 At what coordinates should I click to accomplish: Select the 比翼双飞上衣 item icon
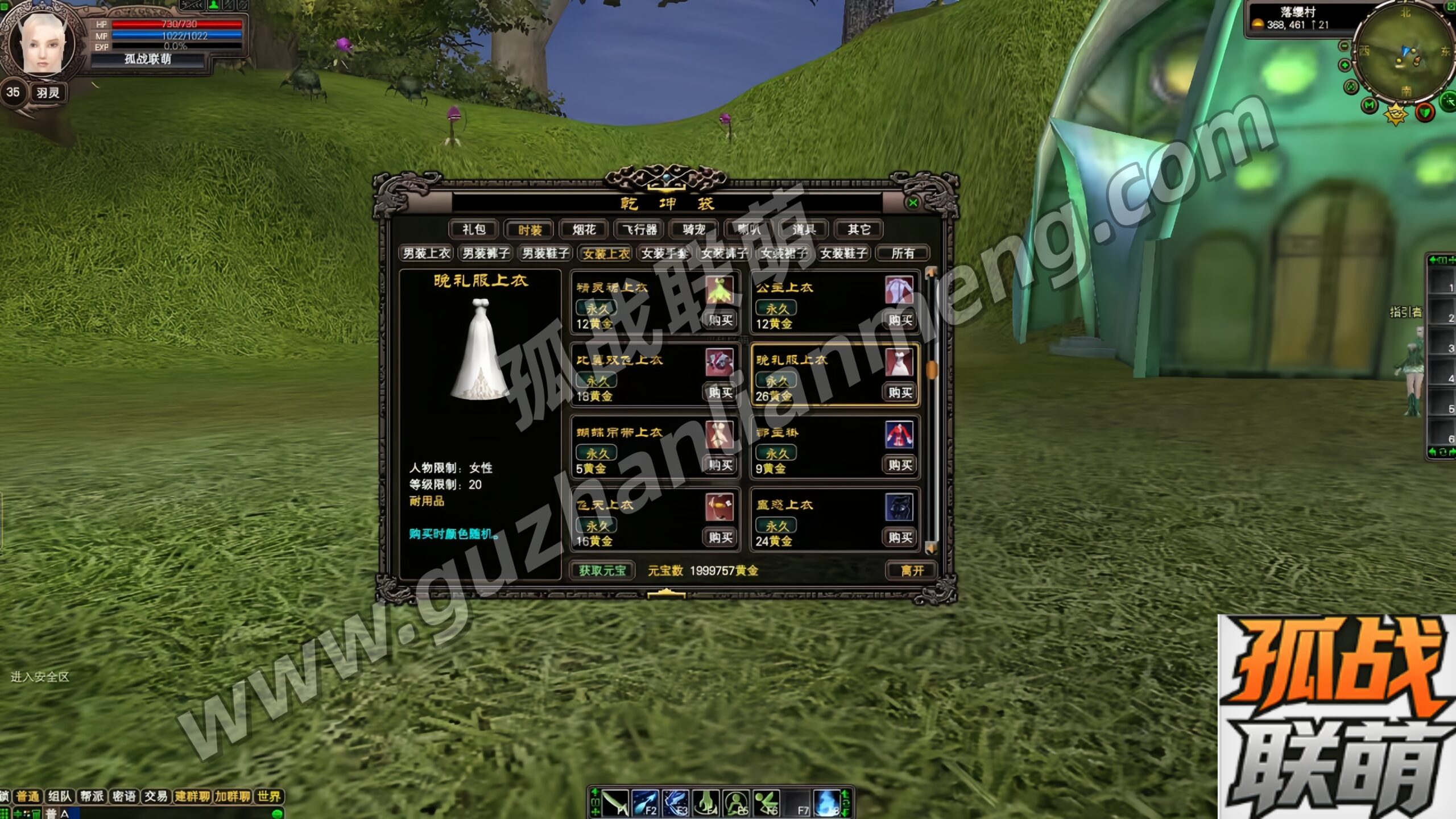tap(719, 363)
